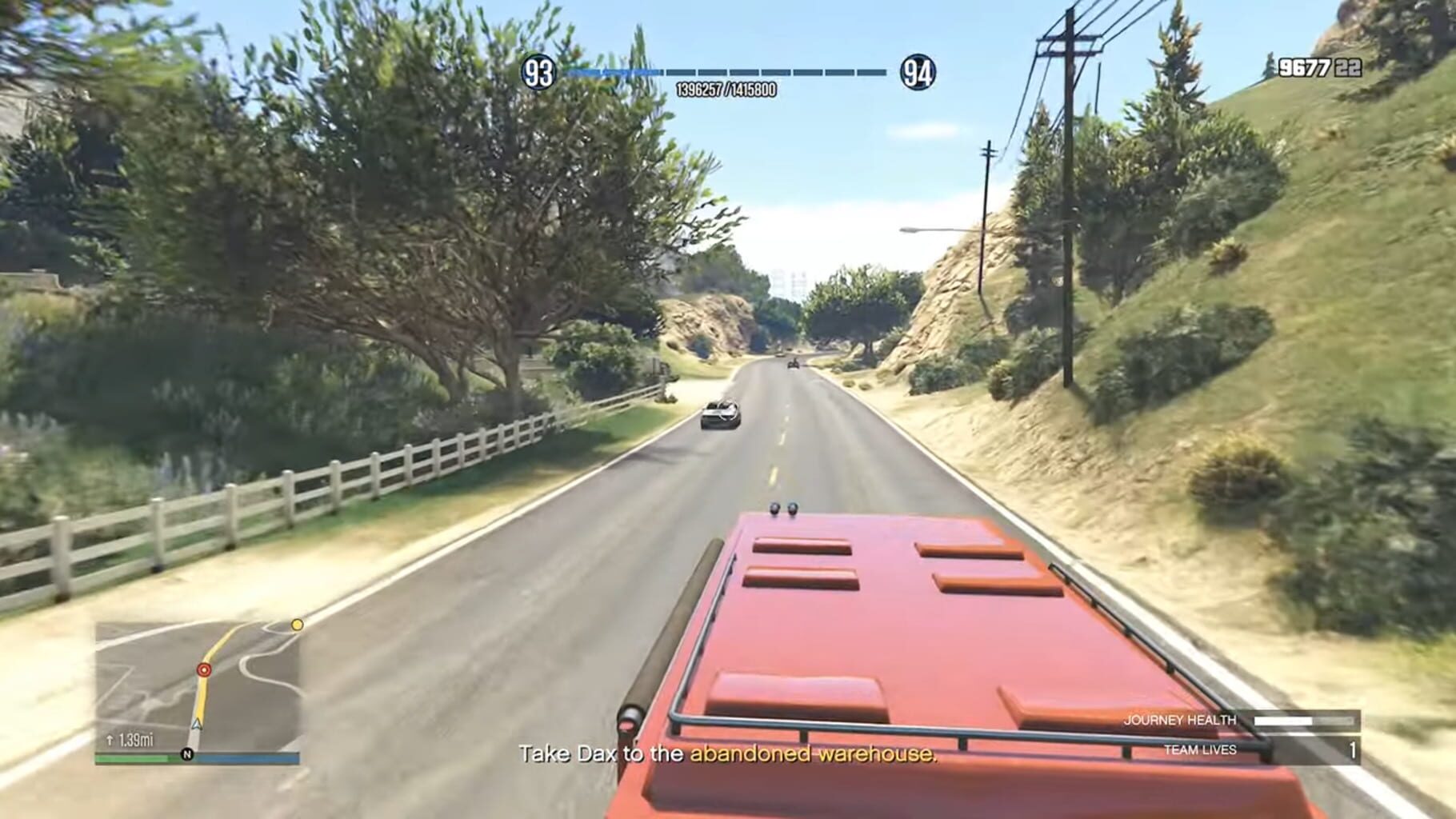The image size is (1456, 819).
Task: Select the rank 93 badge icon
Action: 539,72
